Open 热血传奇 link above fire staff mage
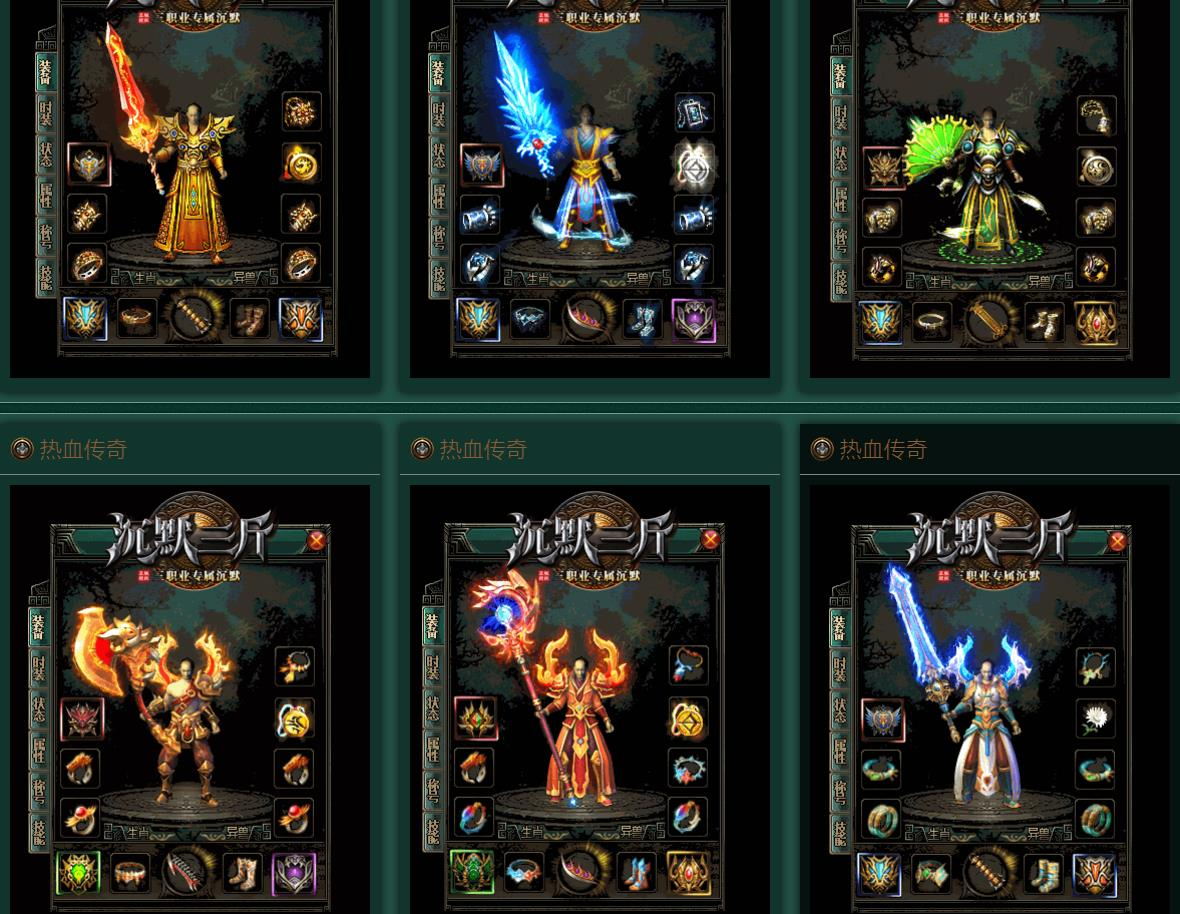 click(483, 450)
